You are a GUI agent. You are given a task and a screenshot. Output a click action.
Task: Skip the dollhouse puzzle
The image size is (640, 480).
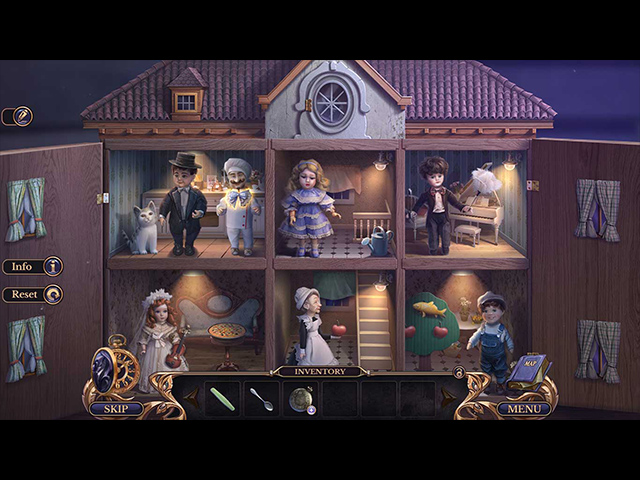(x=115, y=408)
